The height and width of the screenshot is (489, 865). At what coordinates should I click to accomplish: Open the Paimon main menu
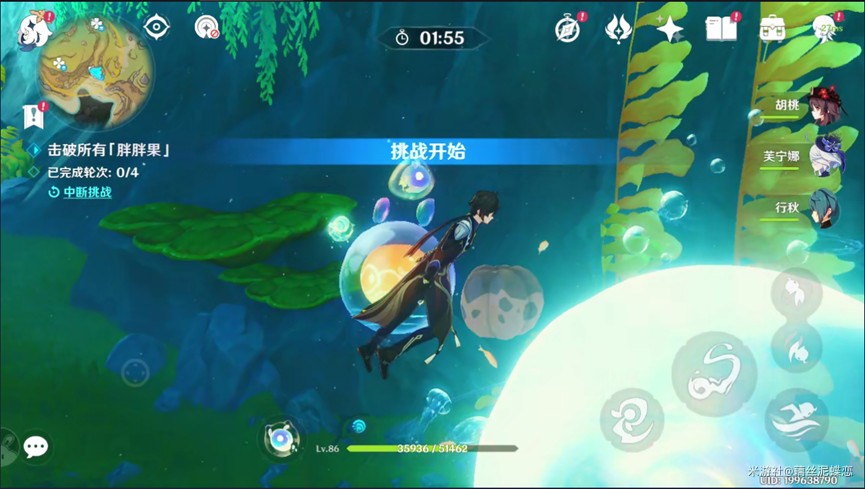click(34, 30)
